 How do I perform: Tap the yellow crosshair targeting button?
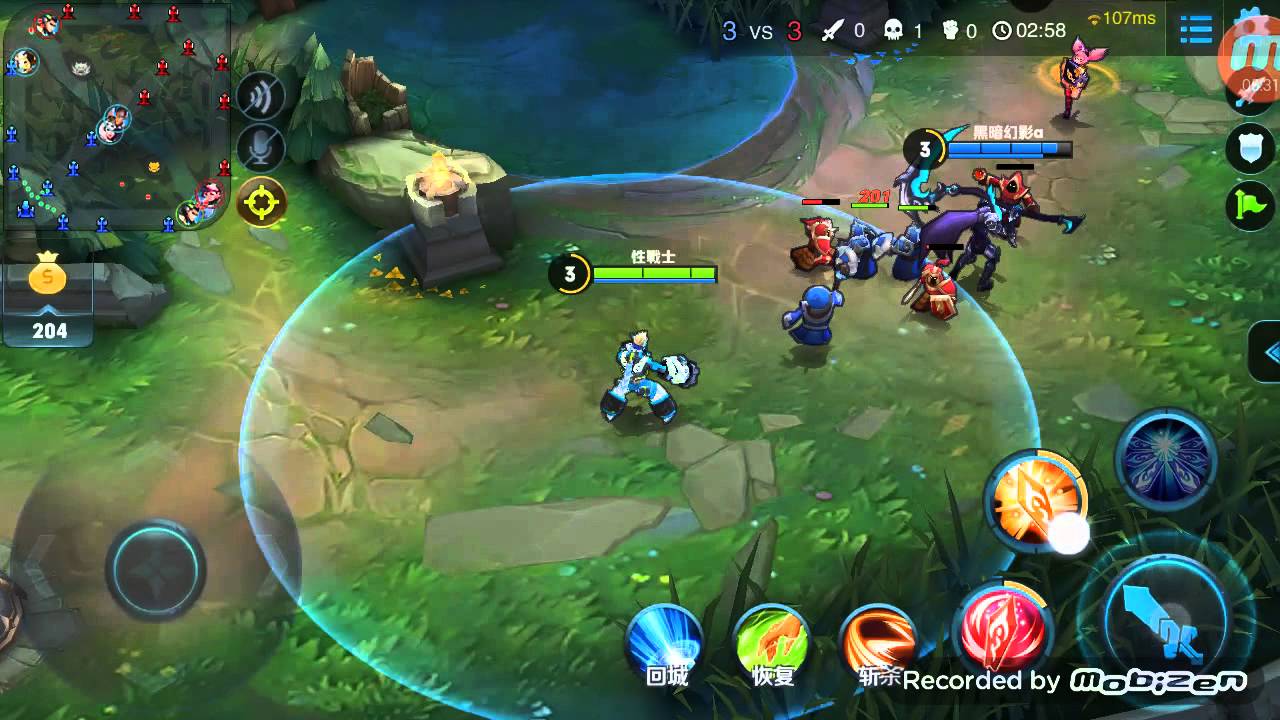(x=261, y=203)
